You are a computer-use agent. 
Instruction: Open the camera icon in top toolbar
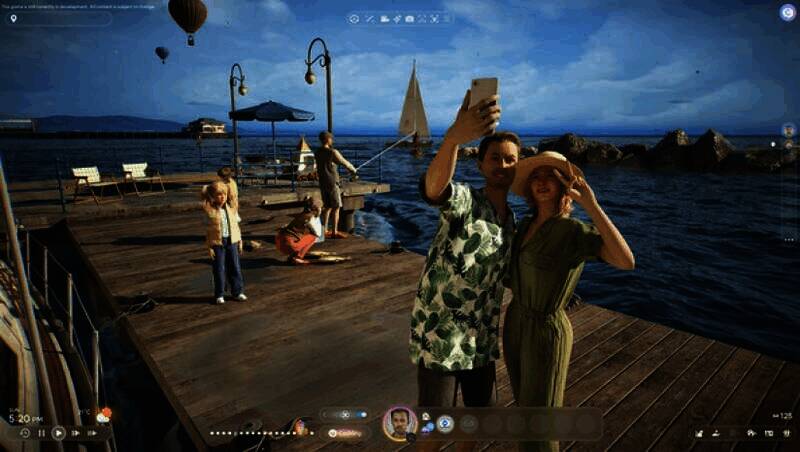tap(409, 18)
